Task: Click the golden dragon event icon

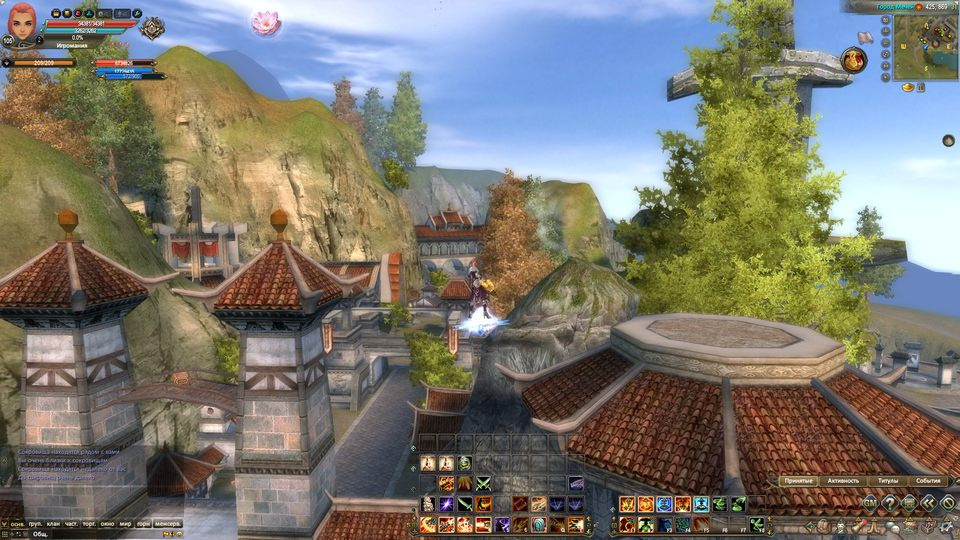Action: 853,60
